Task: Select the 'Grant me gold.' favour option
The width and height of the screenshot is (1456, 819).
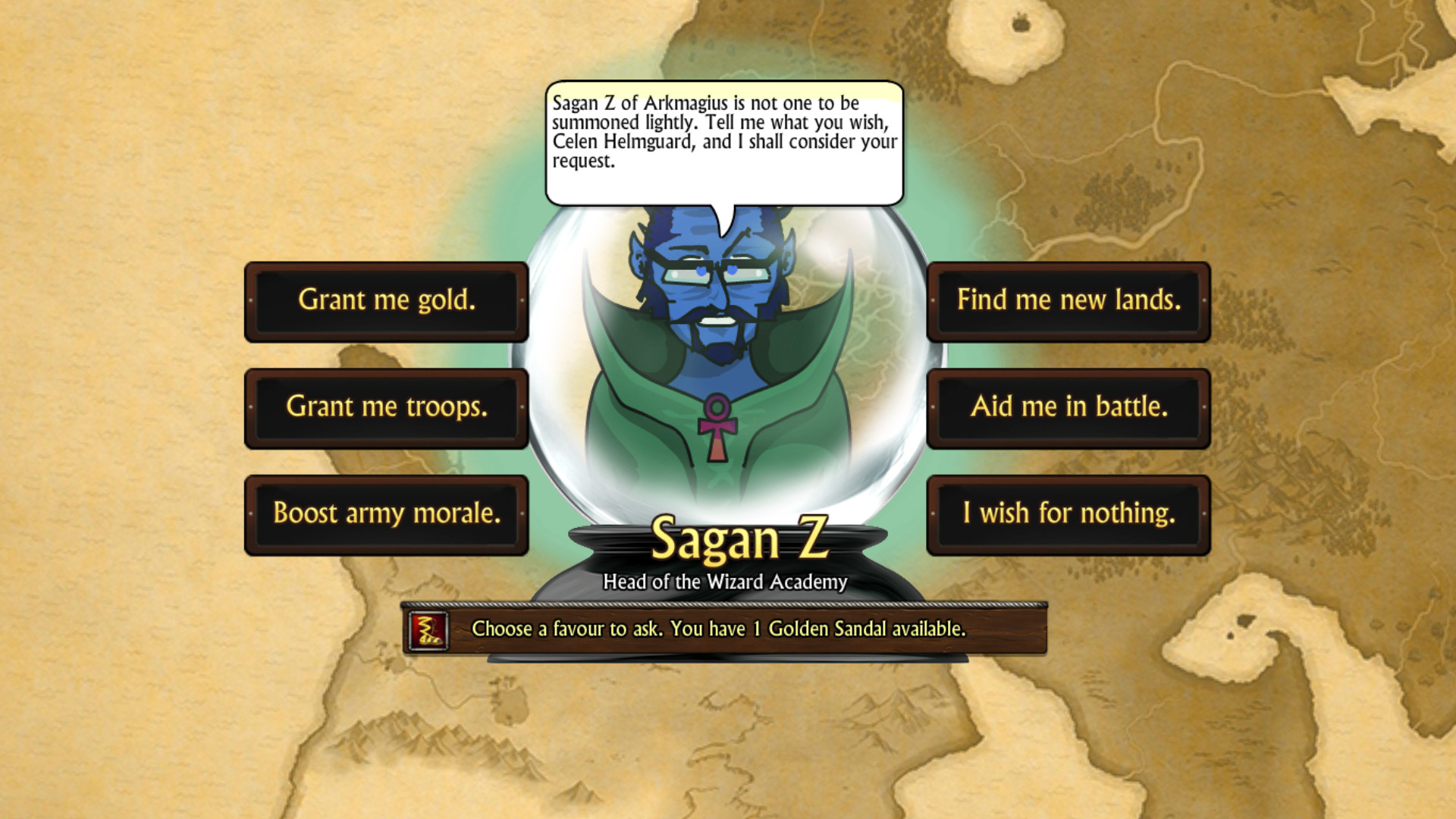Action: pos(387,301)
